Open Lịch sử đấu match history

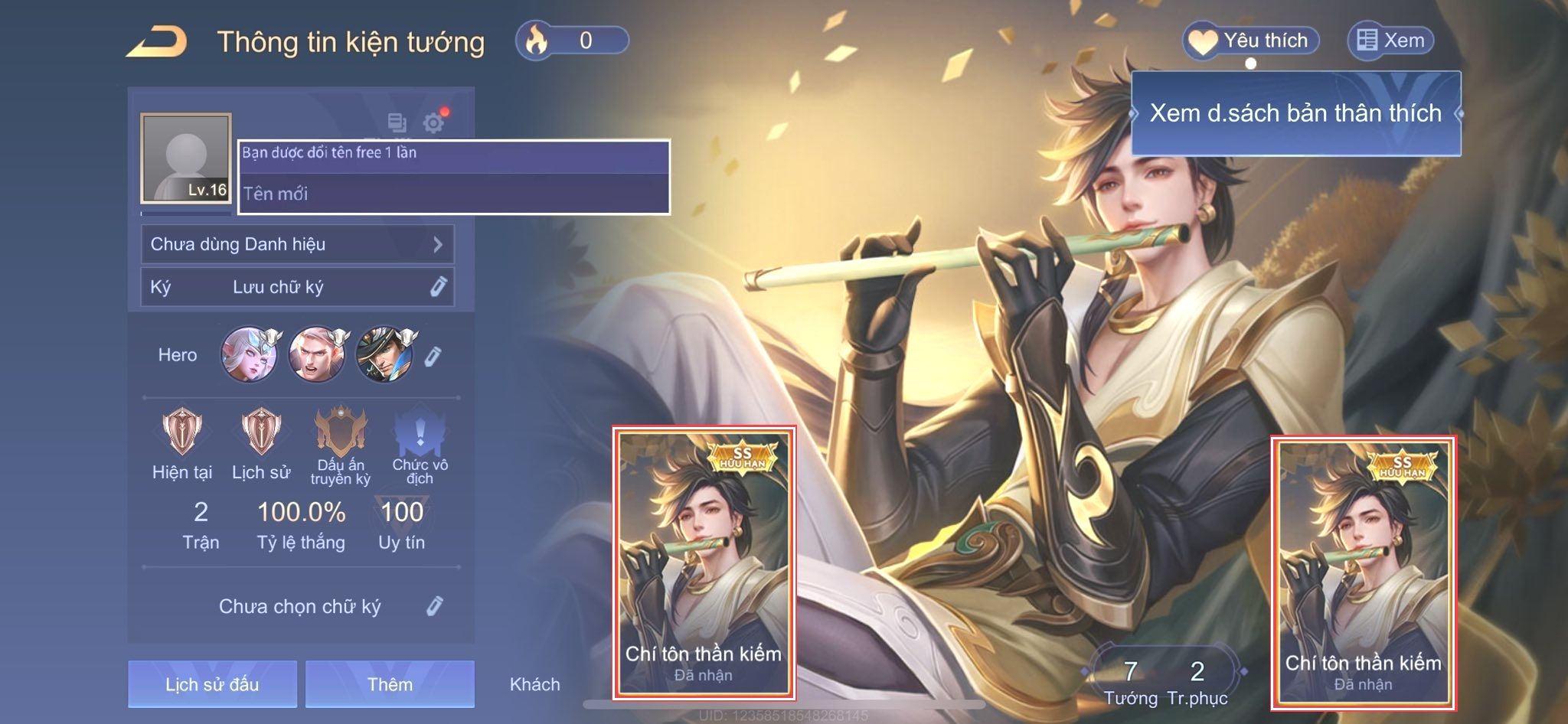pyautogui.click(x=212, y=683)
